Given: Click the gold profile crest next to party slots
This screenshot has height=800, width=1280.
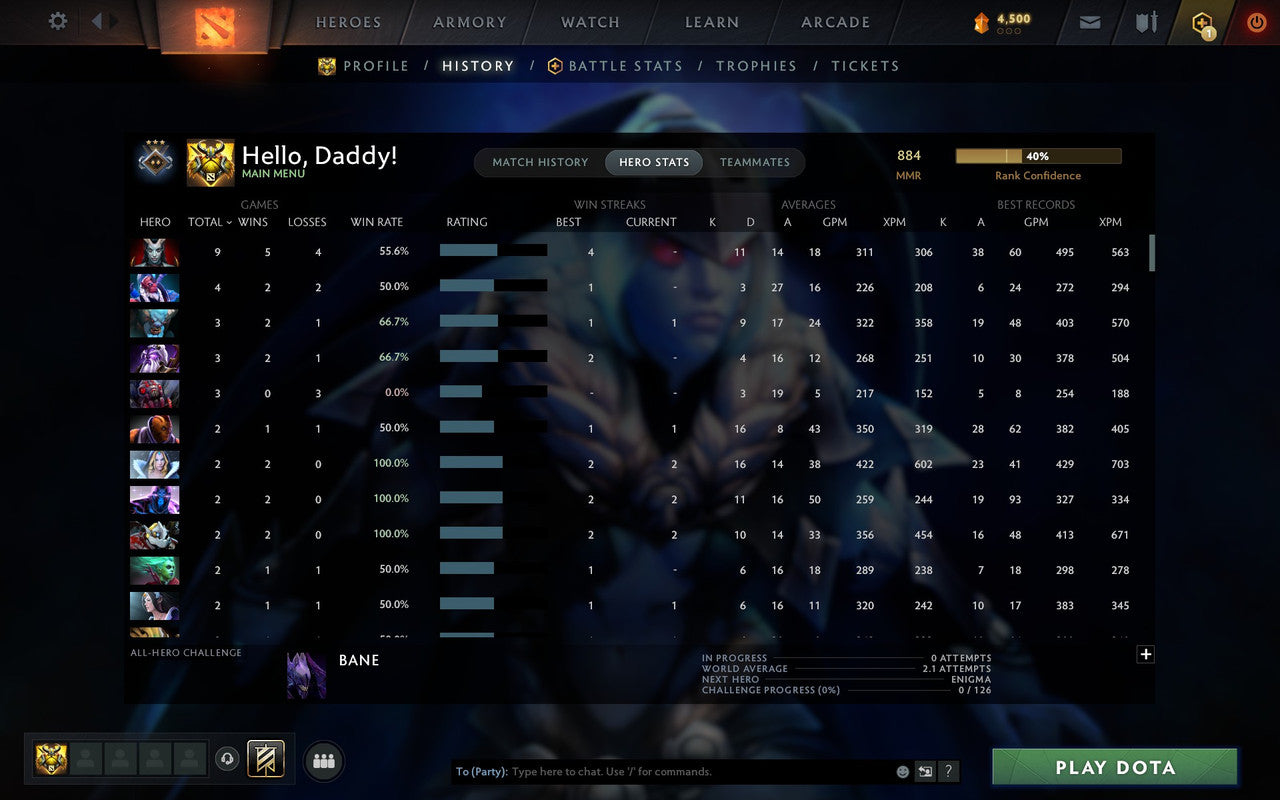Looking at the screenshot, I should (x=50, y=760).
